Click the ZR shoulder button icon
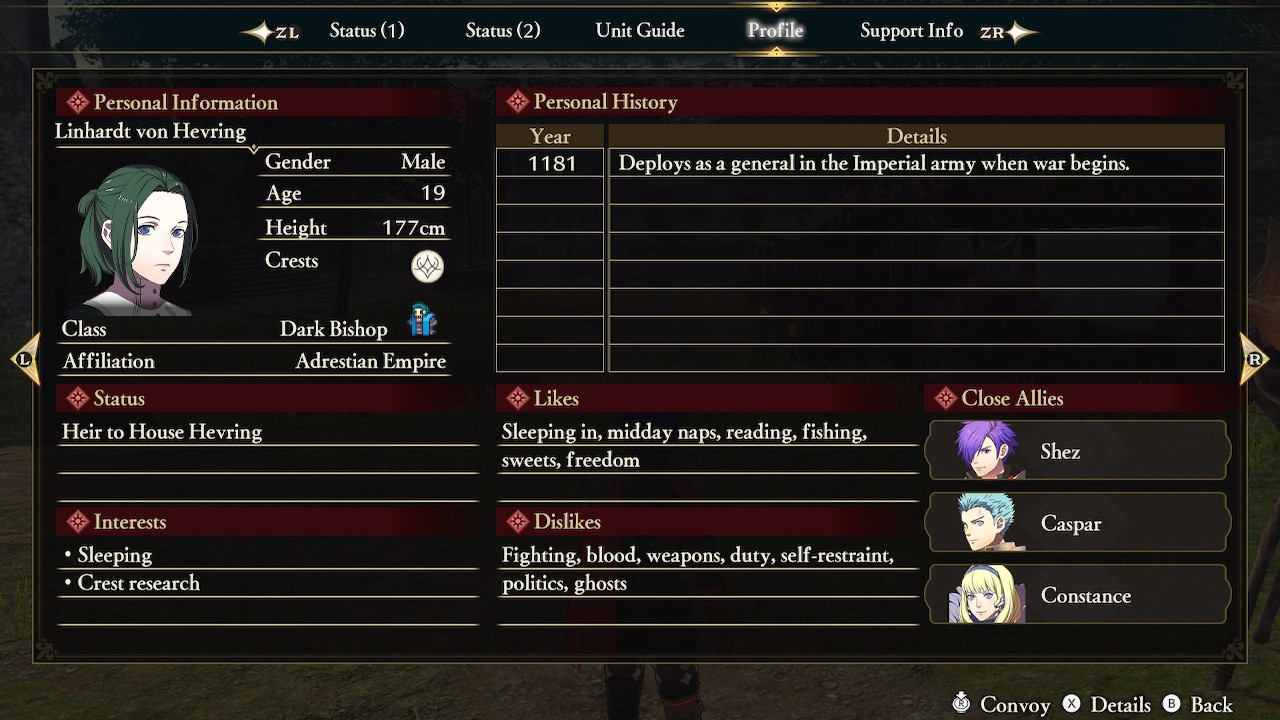Screen dimensions: 1280x720 point(1004,31)
